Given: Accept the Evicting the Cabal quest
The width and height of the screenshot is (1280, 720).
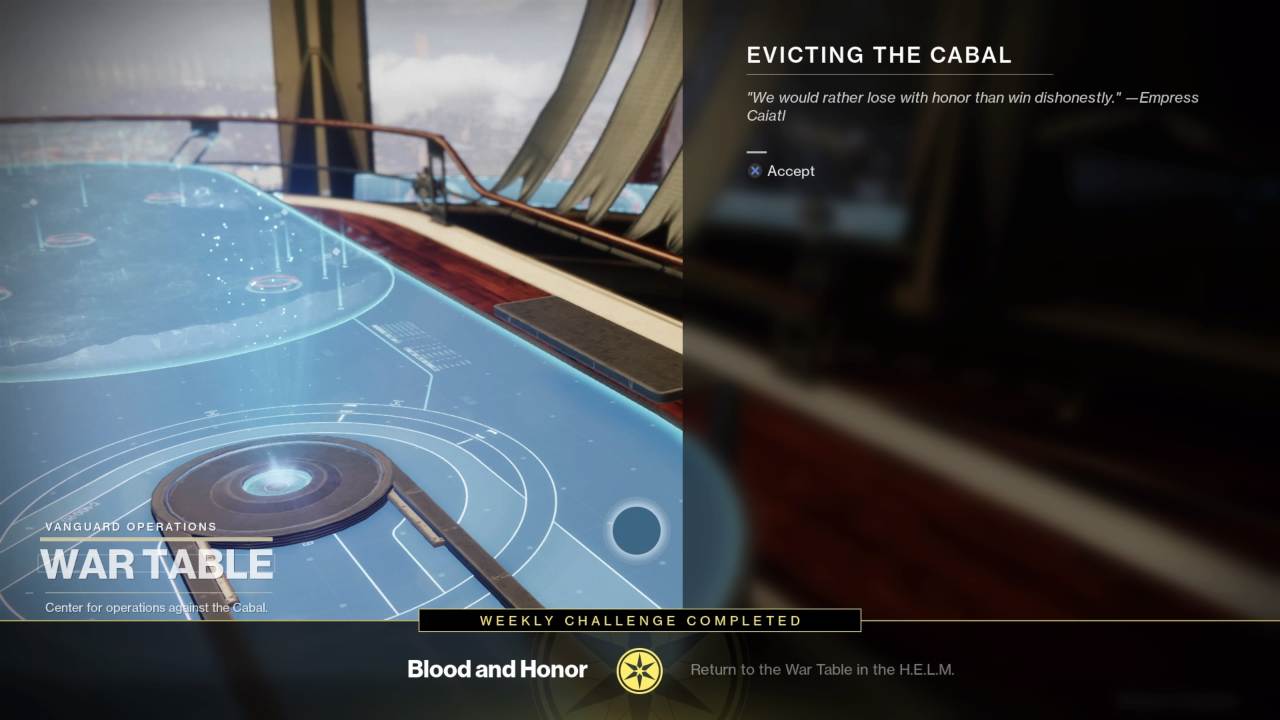Looking at the screenshot, I should tap(782, 171).
